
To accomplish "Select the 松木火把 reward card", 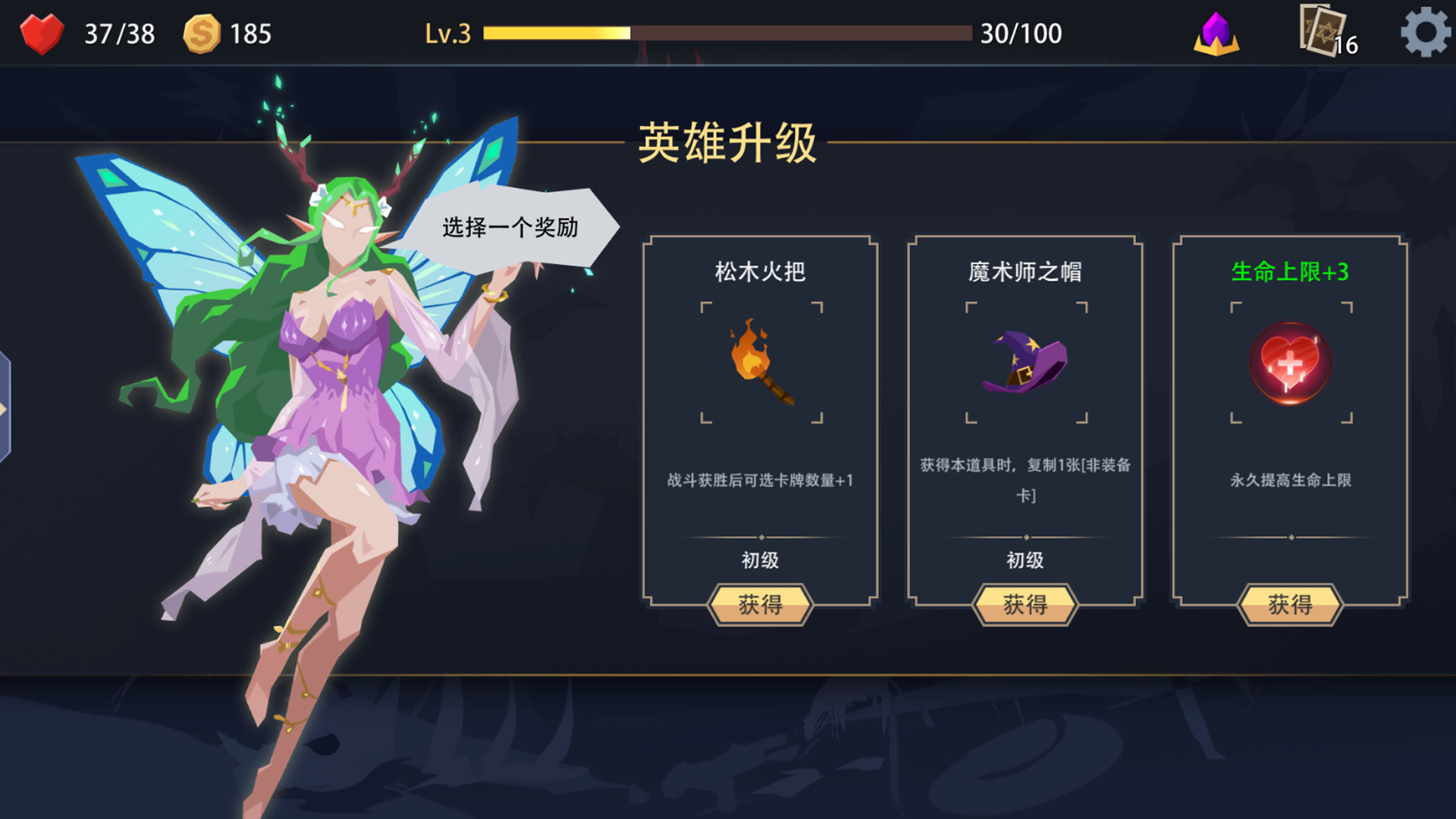I will pos(761,425).
